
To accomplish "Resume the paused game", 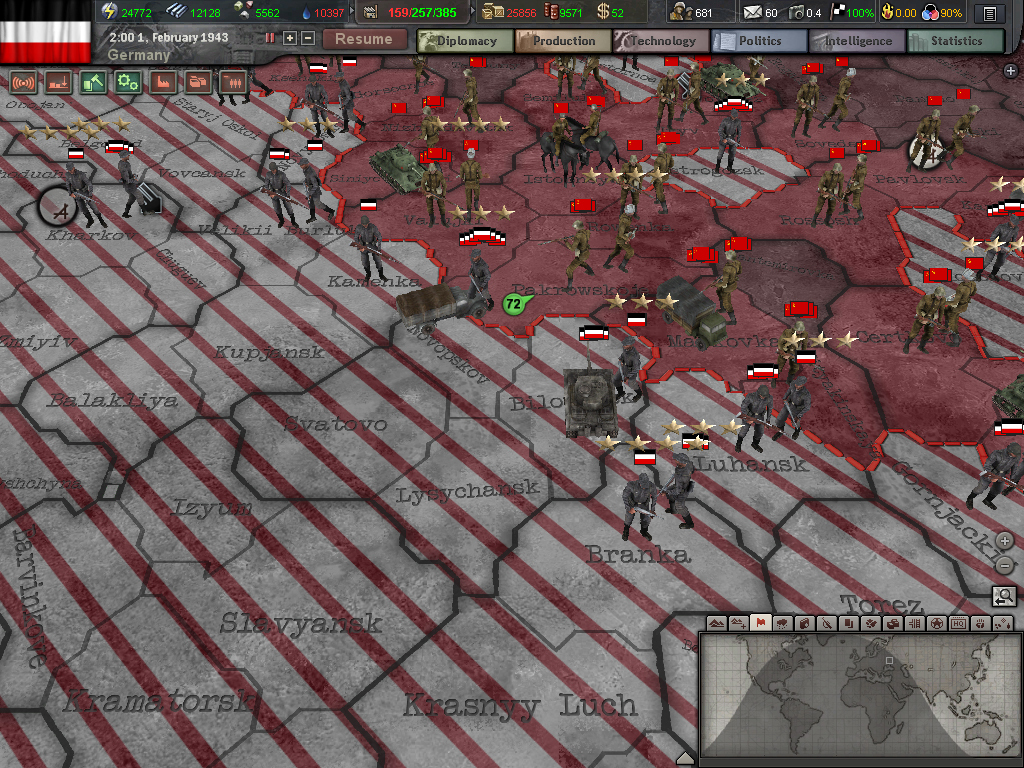I will coord(363,39).
